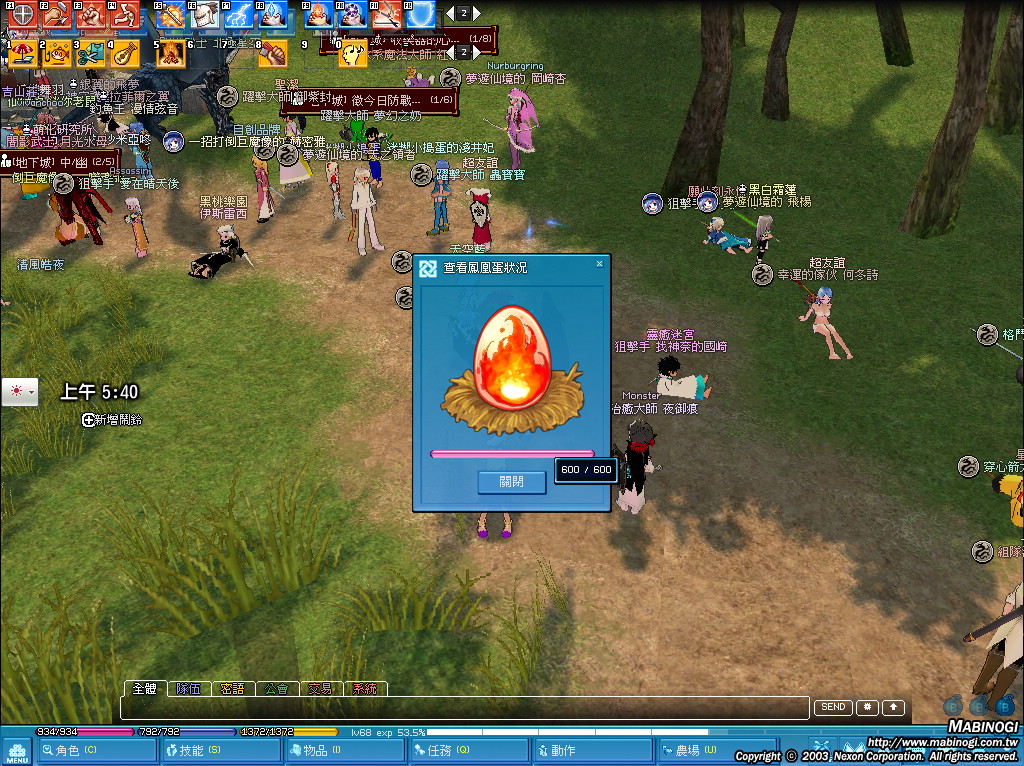Use the campfire skill in slot 5

[170, 53]
